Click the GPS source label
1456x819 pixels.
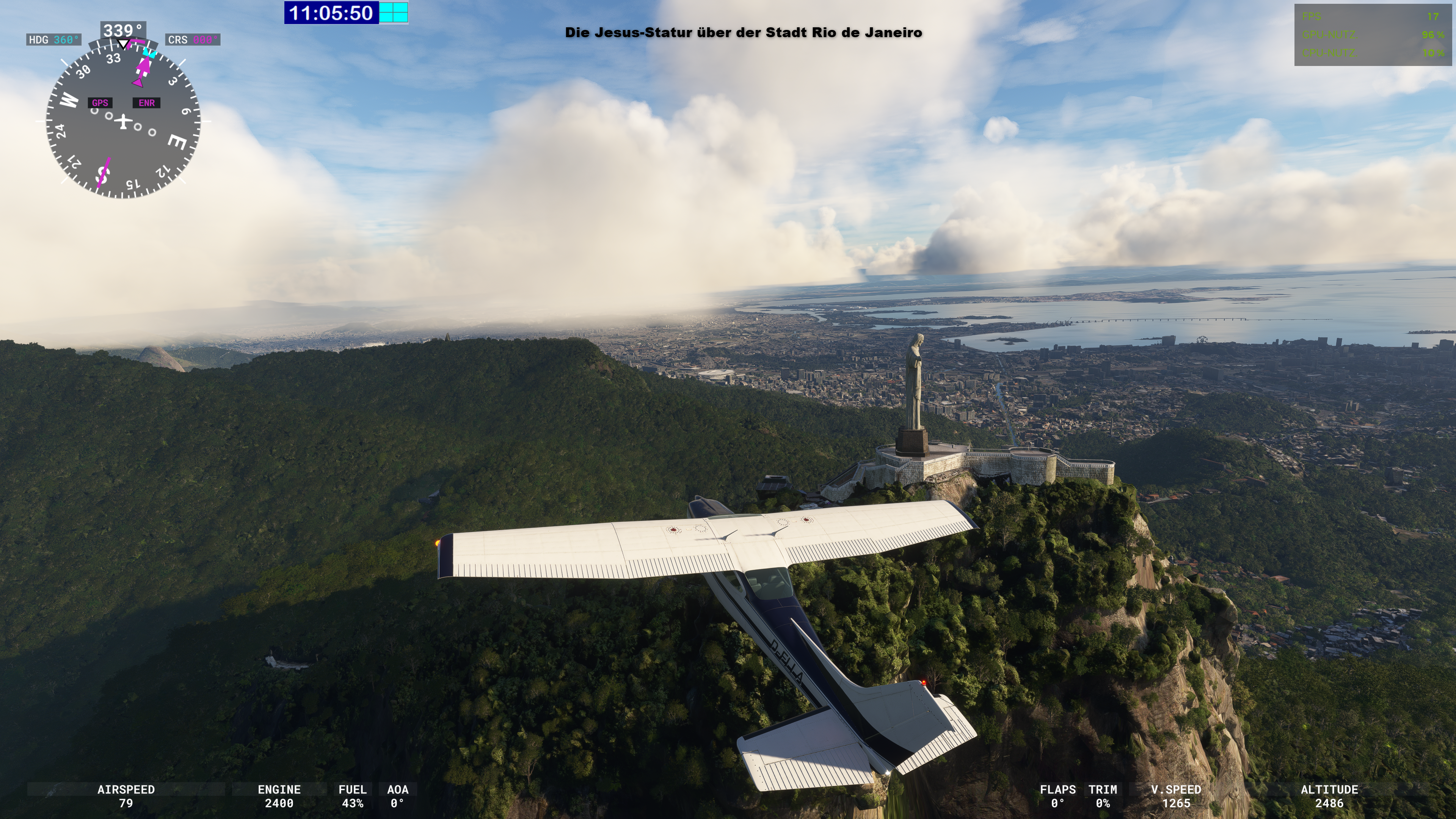[x=100, y=103]
